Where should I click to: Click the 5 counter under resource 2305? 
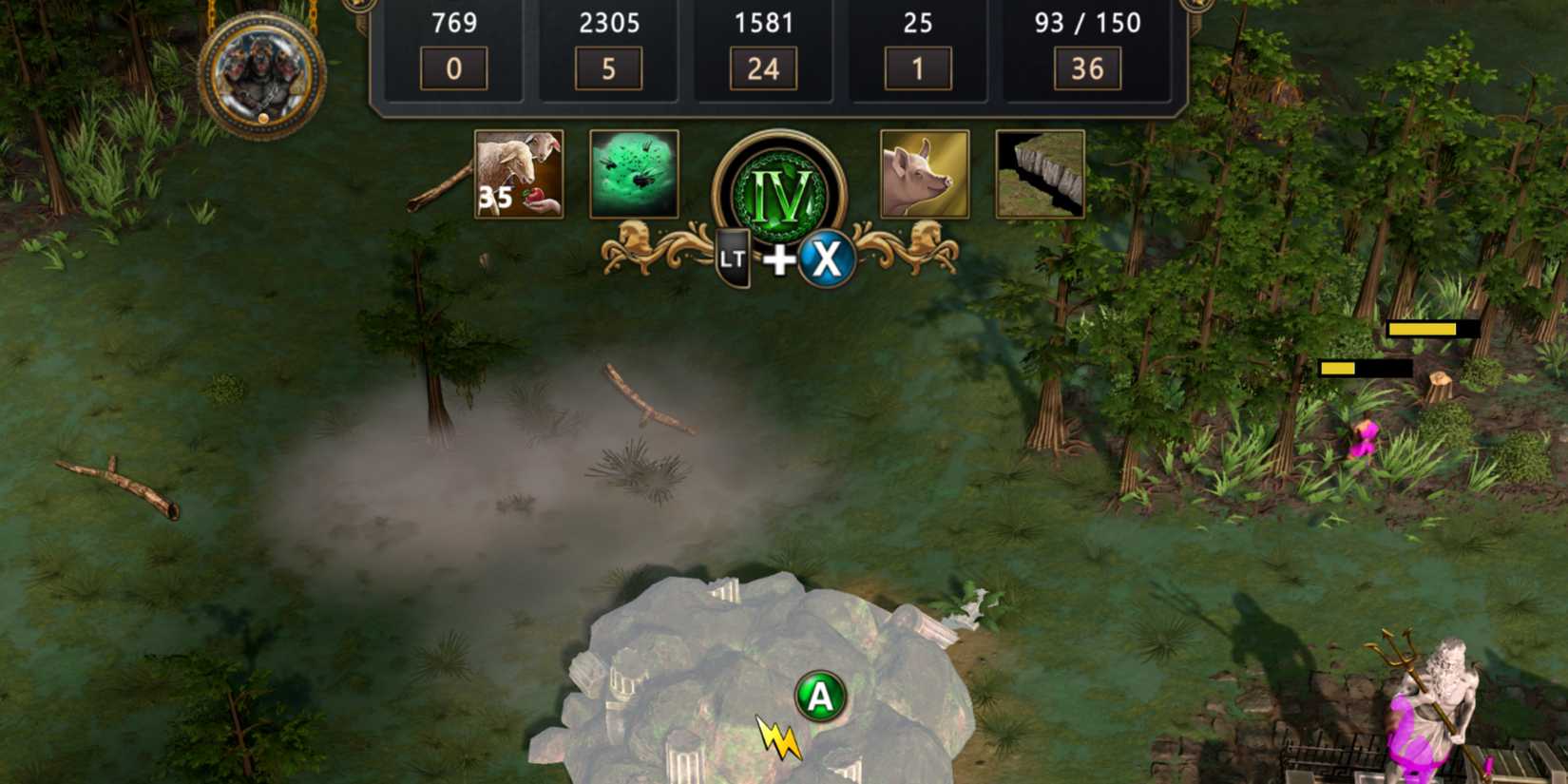607,67
